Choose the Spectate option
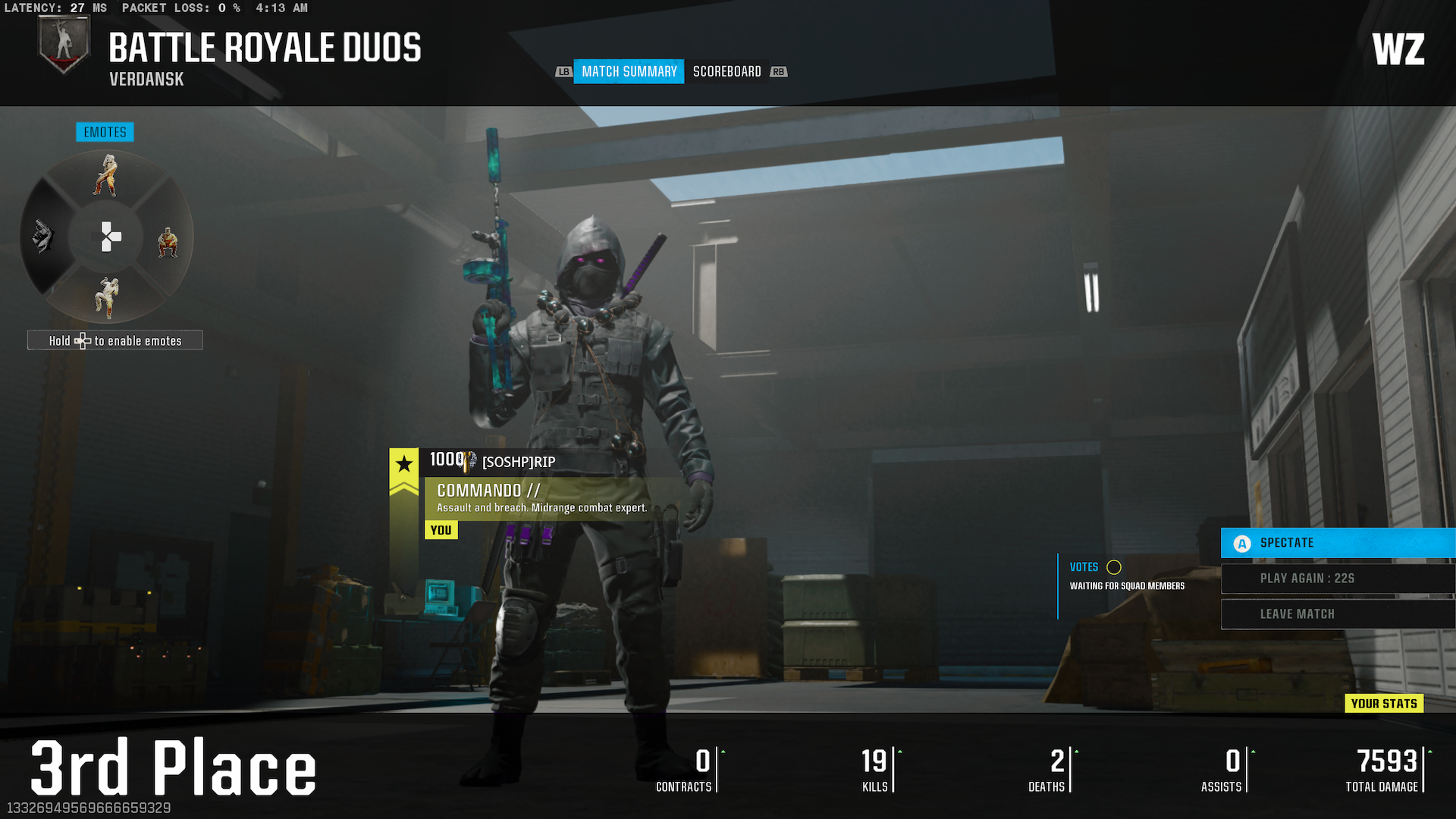1456x819 pixels. point(1337,543)
